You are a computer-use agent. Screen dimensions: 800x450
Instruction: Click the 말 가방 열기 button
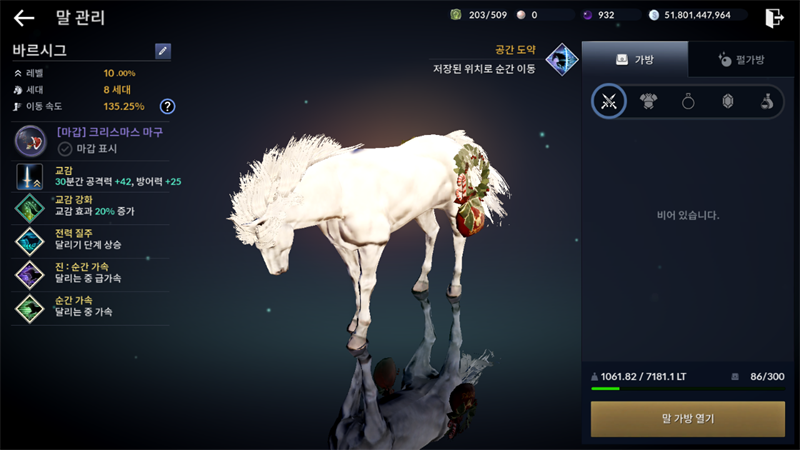pos(688,418)
